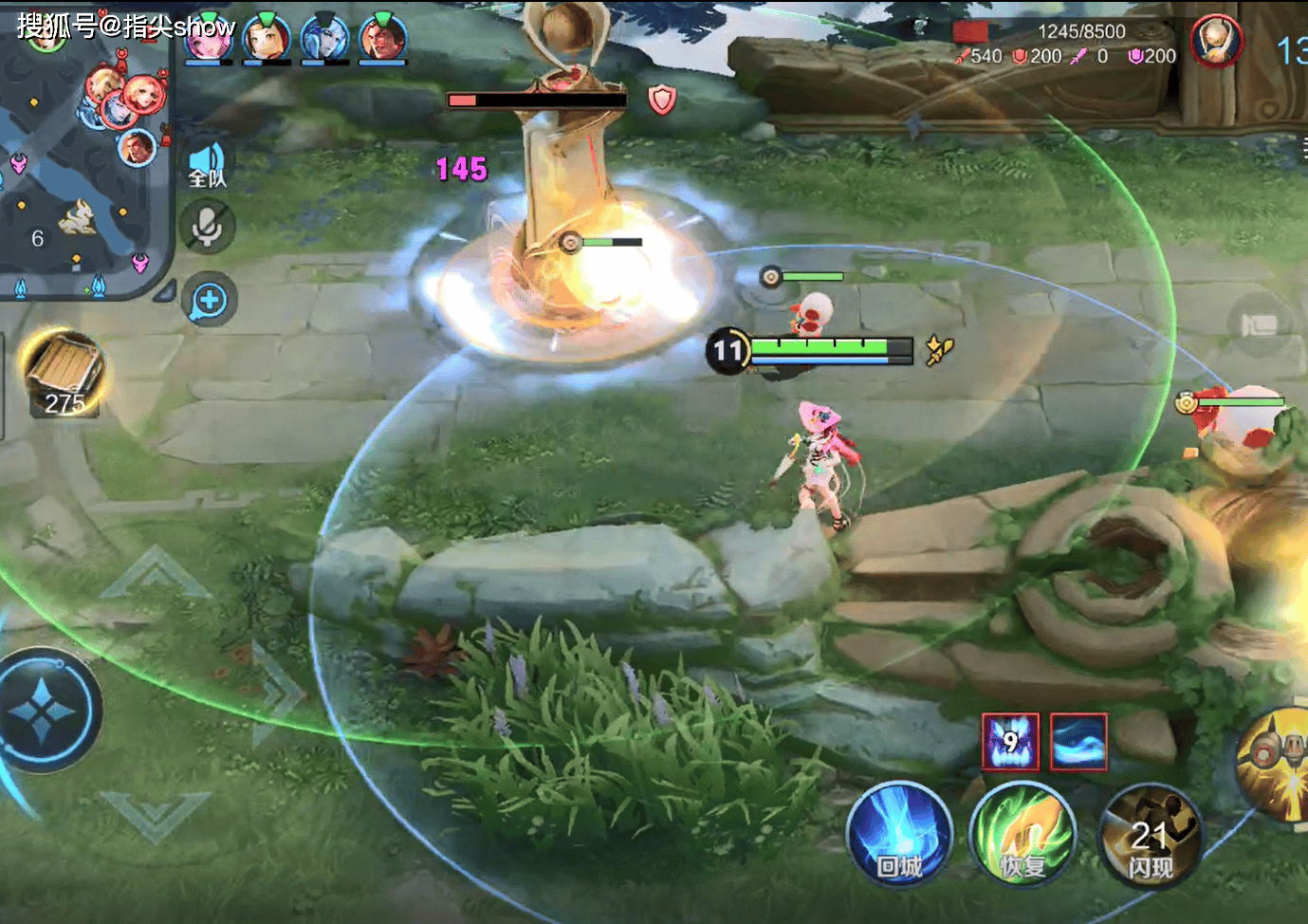This screenshot has width=1308, height=924.
Task: Click the enemy hero portrait beside the stats
Action: tap(1216, 42)
